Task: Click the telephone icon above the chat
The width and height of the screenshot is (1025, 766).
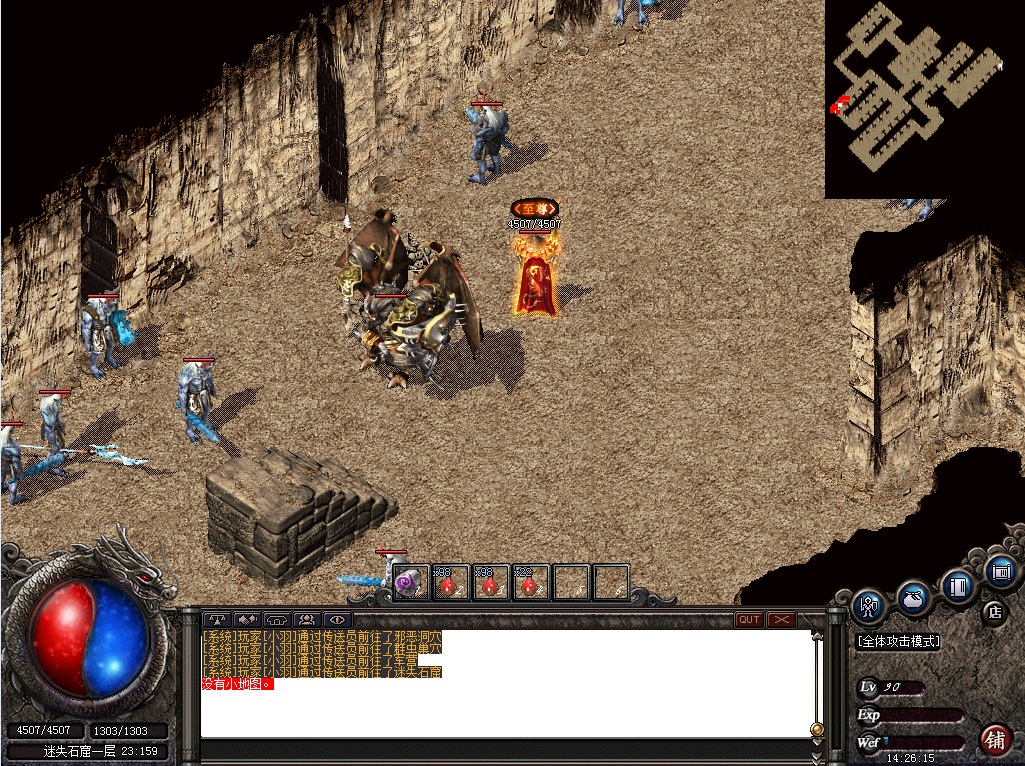Action: [277, 620]
